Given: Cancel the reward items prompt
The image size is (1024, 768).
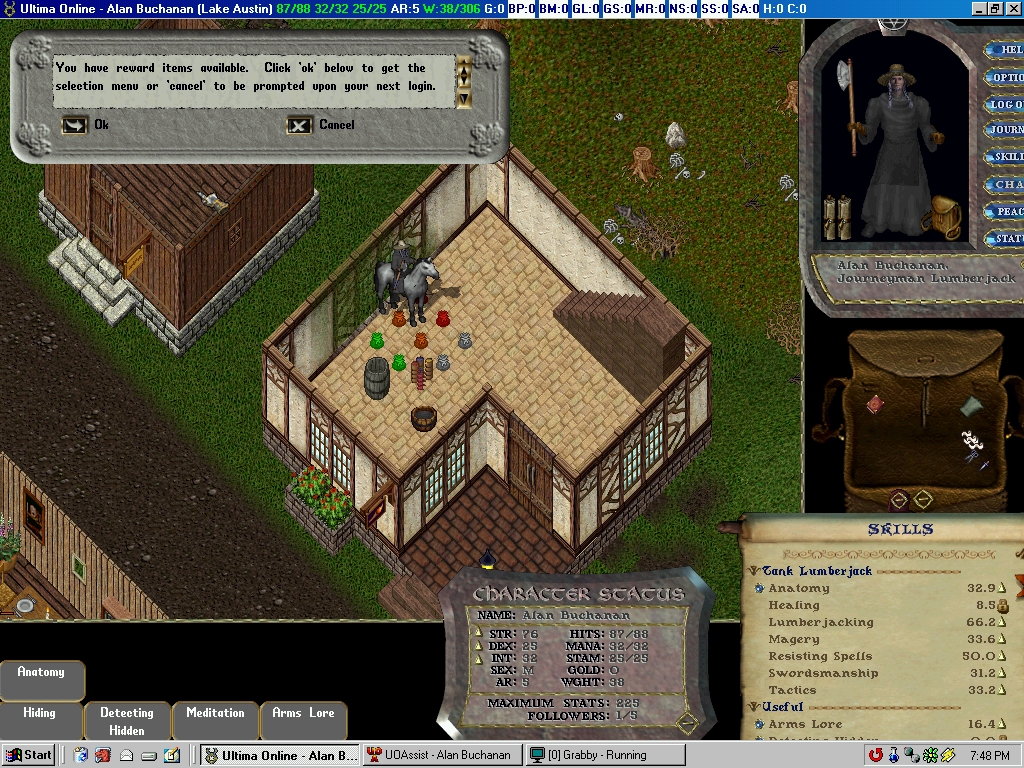Looking at the screenshot, I should click(x=300, y=125).
